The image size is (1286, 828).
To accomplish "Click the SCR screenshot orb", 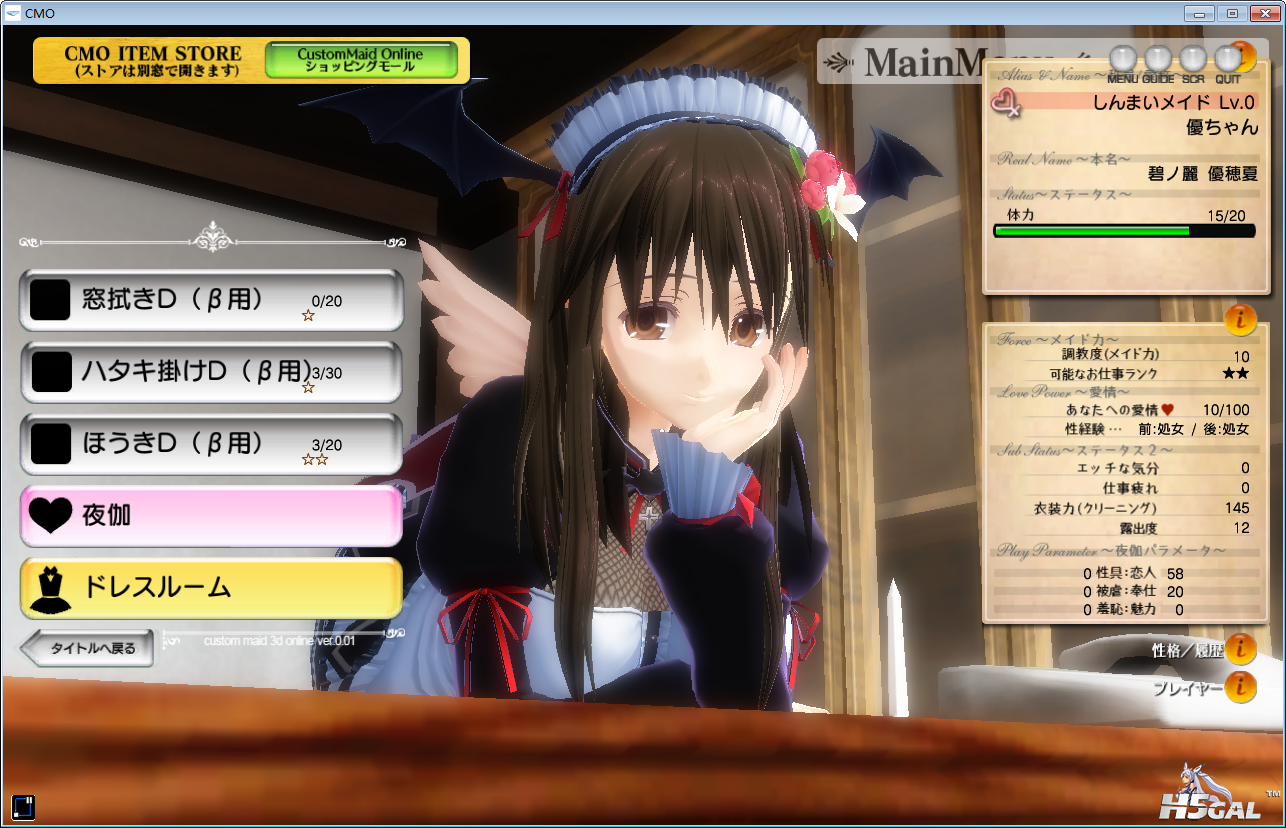I will point(1192,59).
